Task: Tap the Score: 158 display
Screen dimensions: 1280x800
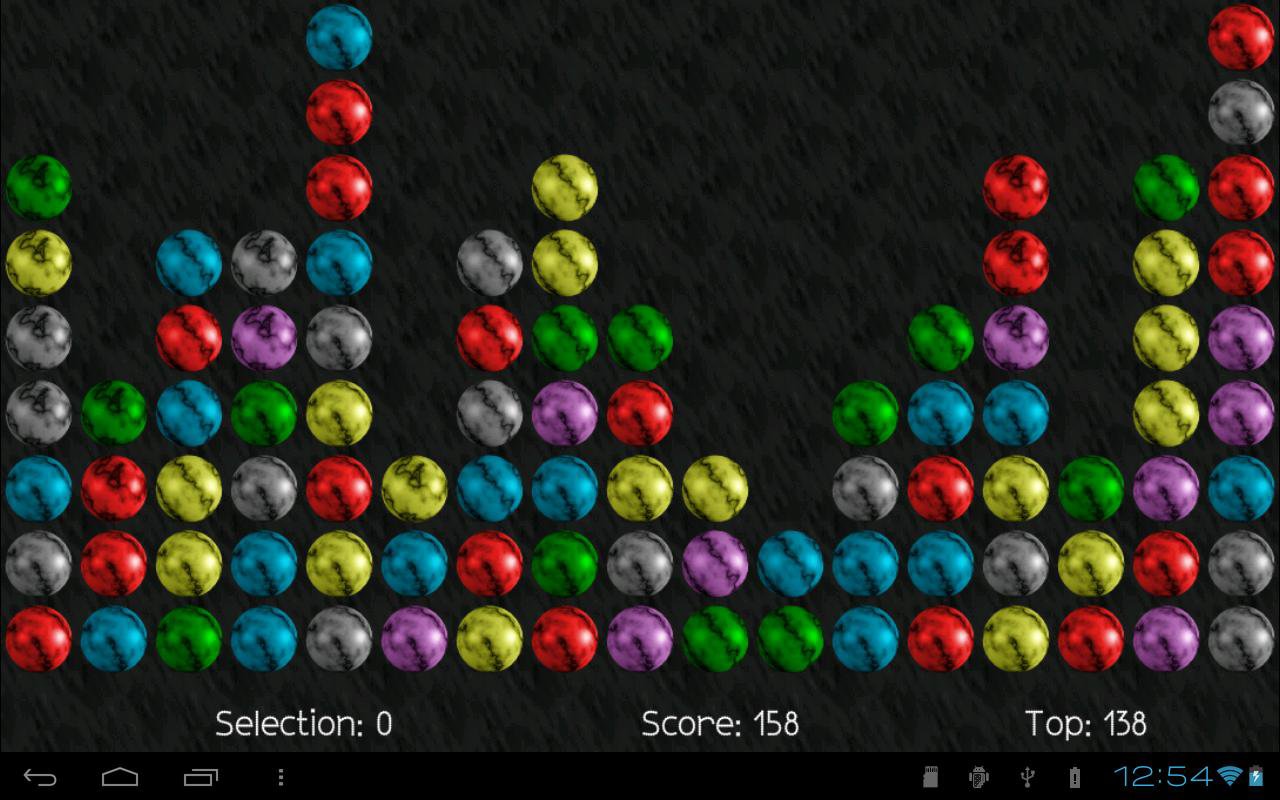Action: [720, 723]
